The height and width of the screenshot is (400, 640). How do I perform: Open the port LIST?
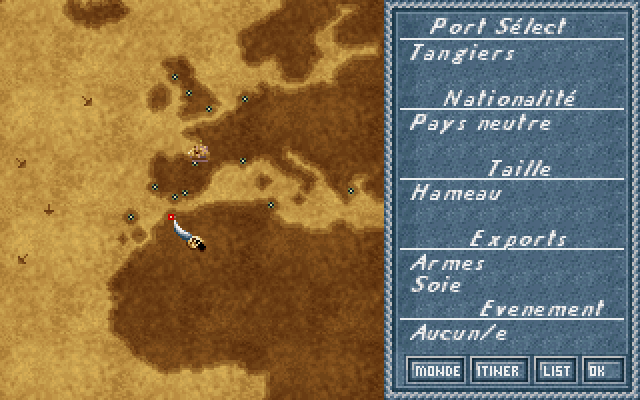[555, 371]
